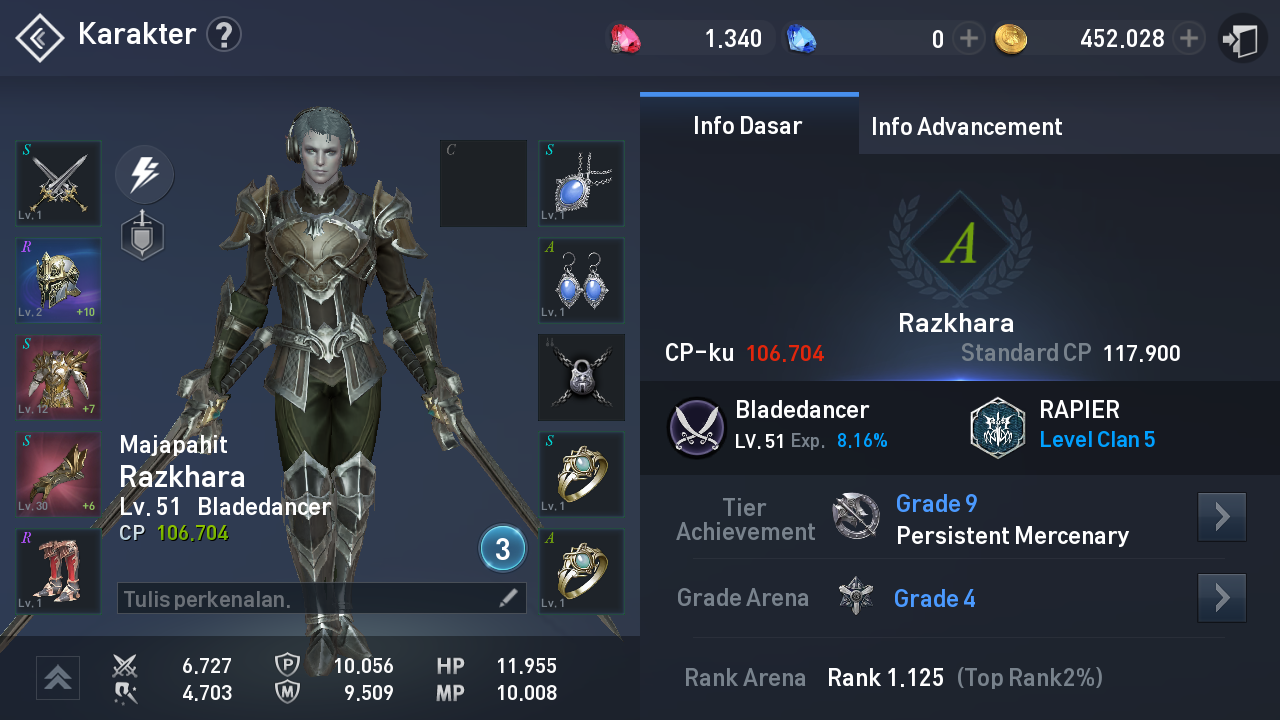Viewport: 1280px width, 720px height.
Task: Add blue diamonds with the plus button
Action: [x=968, y=39]
